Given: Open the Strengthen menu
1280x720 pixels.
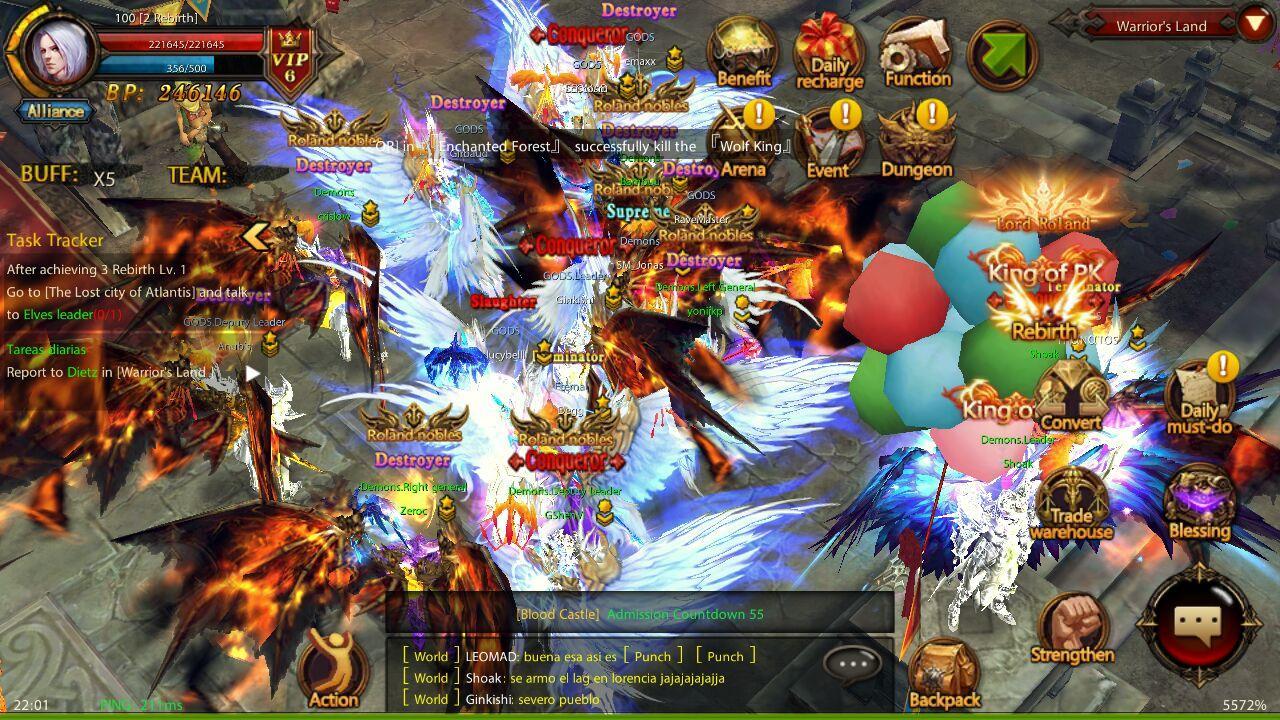Looking at the screenshot, I should 1071,630.
